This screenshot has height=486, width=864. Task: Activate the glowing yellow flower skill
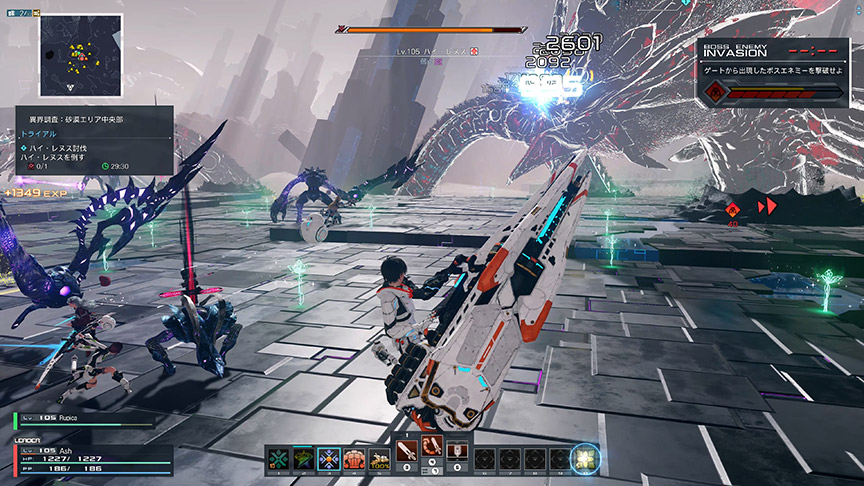coord(585,459)
